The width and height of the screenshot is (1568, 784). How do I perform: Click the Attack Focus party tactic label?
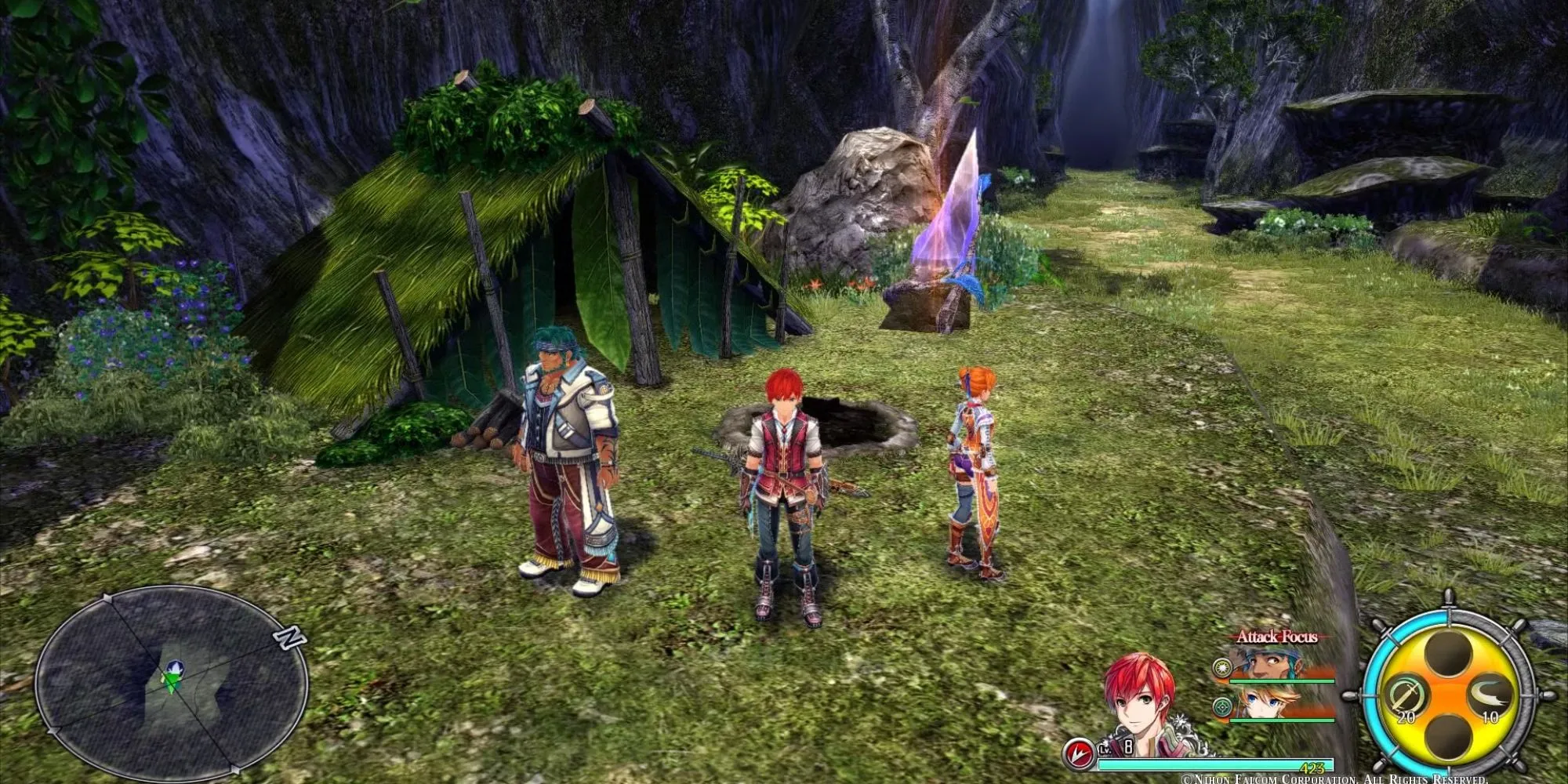[x=1276, y=637]
